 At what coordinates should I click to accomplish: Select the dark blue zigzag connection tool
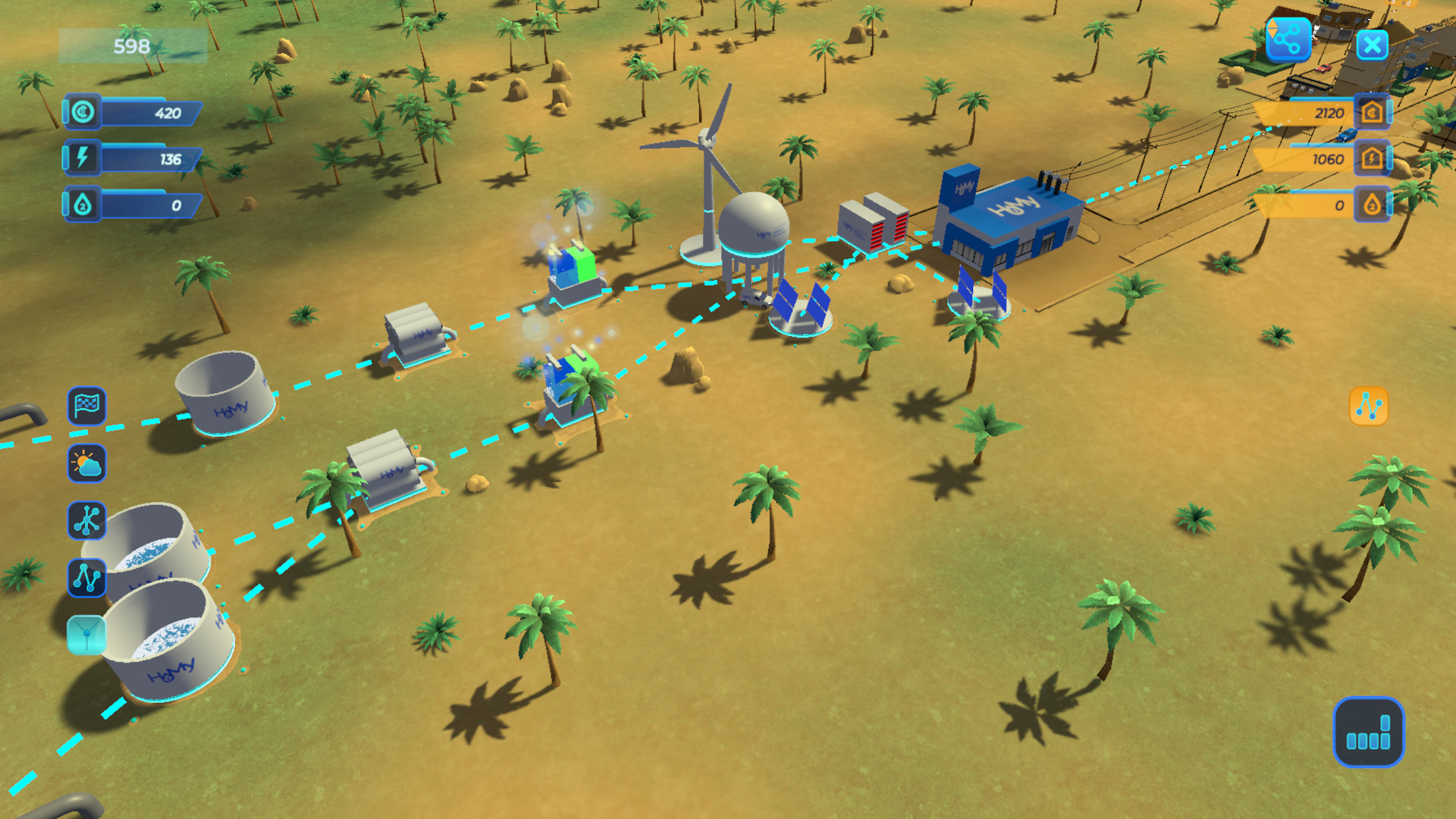[x=86, y=578]
